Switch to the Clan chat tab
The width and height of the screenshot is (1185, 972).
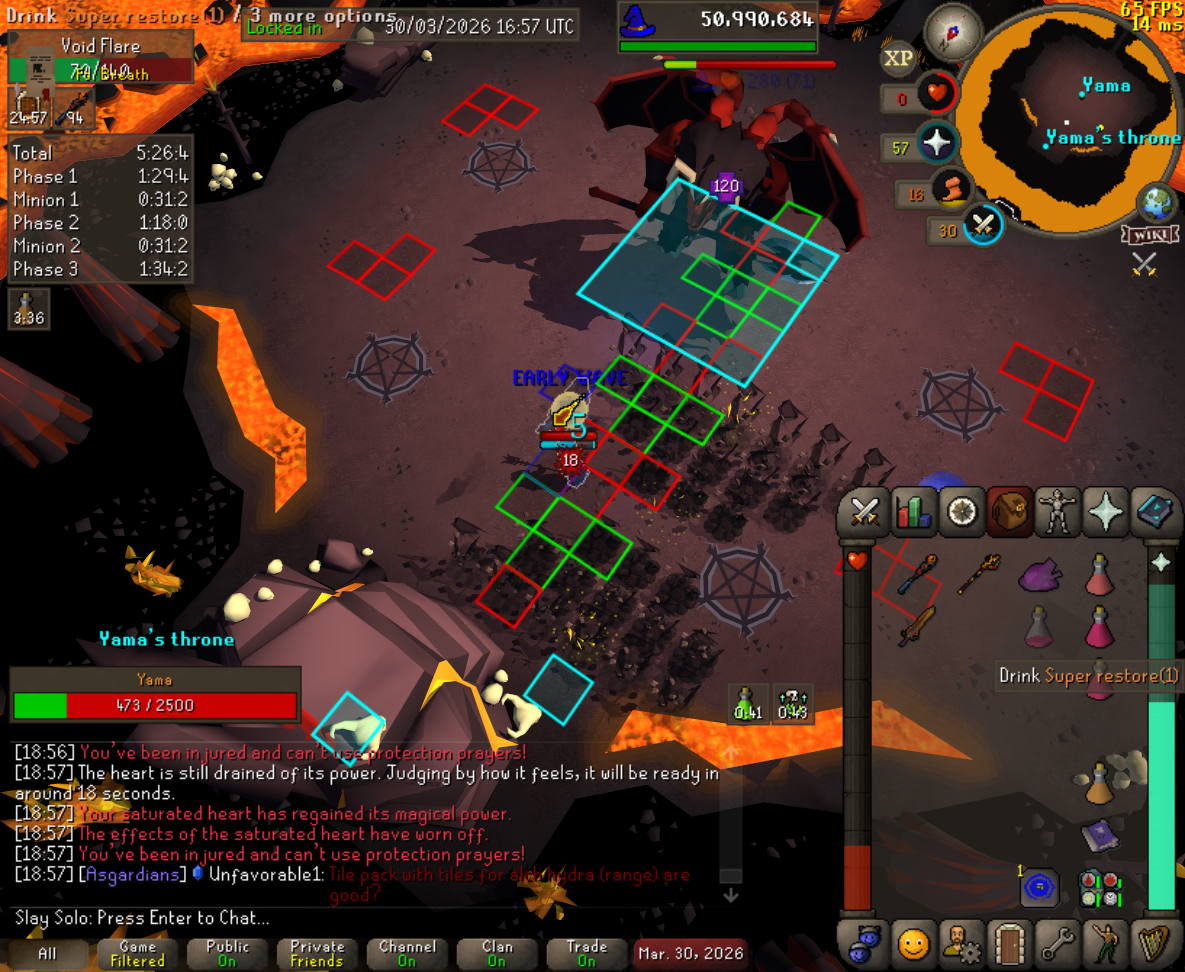497,953
